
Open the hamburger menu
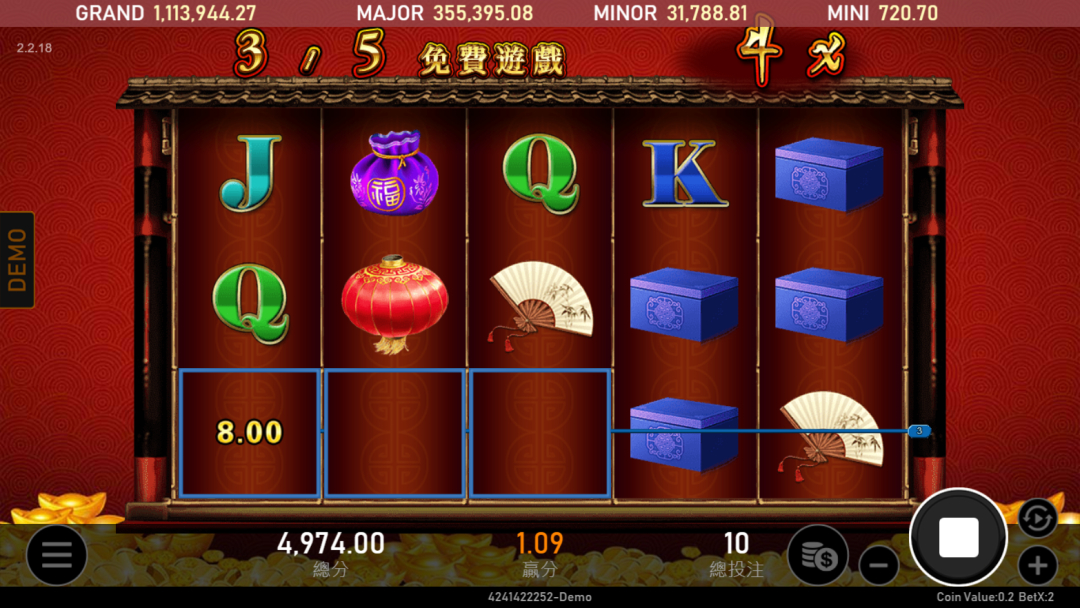click(x=56, y=555)
